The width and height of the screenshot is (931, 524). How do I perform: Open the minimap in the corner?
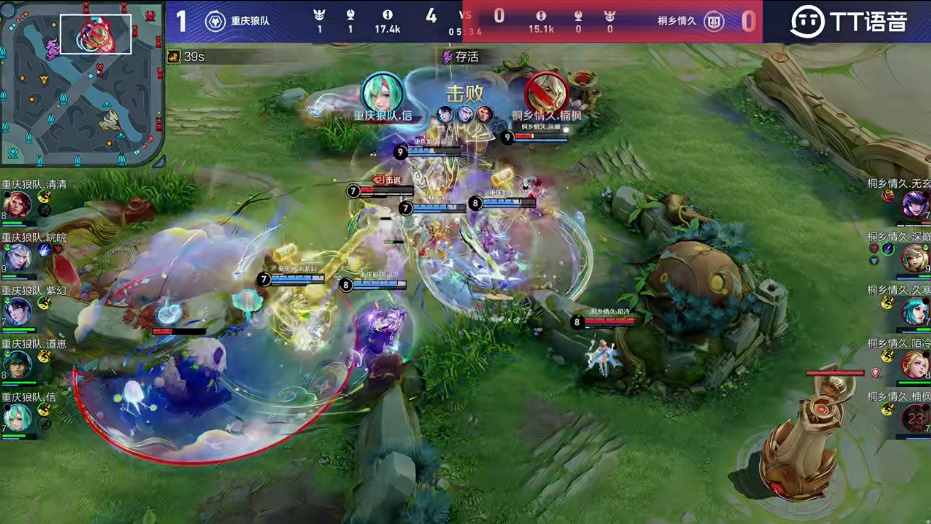pos(82,83)
